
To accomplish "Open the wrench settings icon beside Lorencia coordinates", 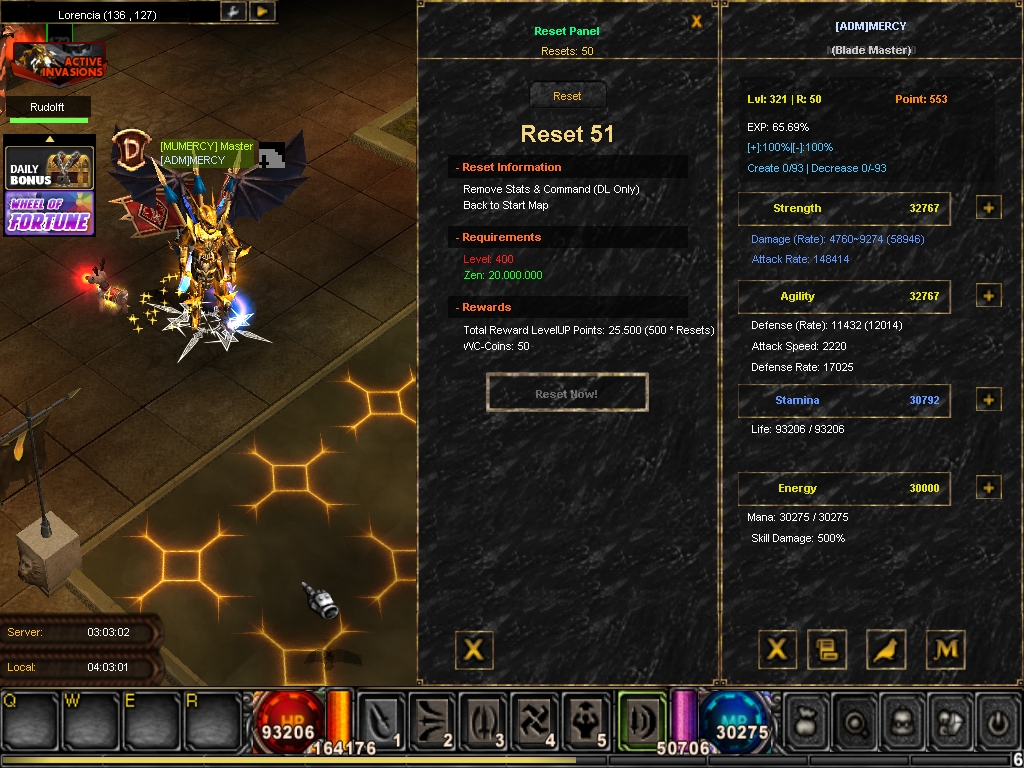I will click(x=232, y=11).
